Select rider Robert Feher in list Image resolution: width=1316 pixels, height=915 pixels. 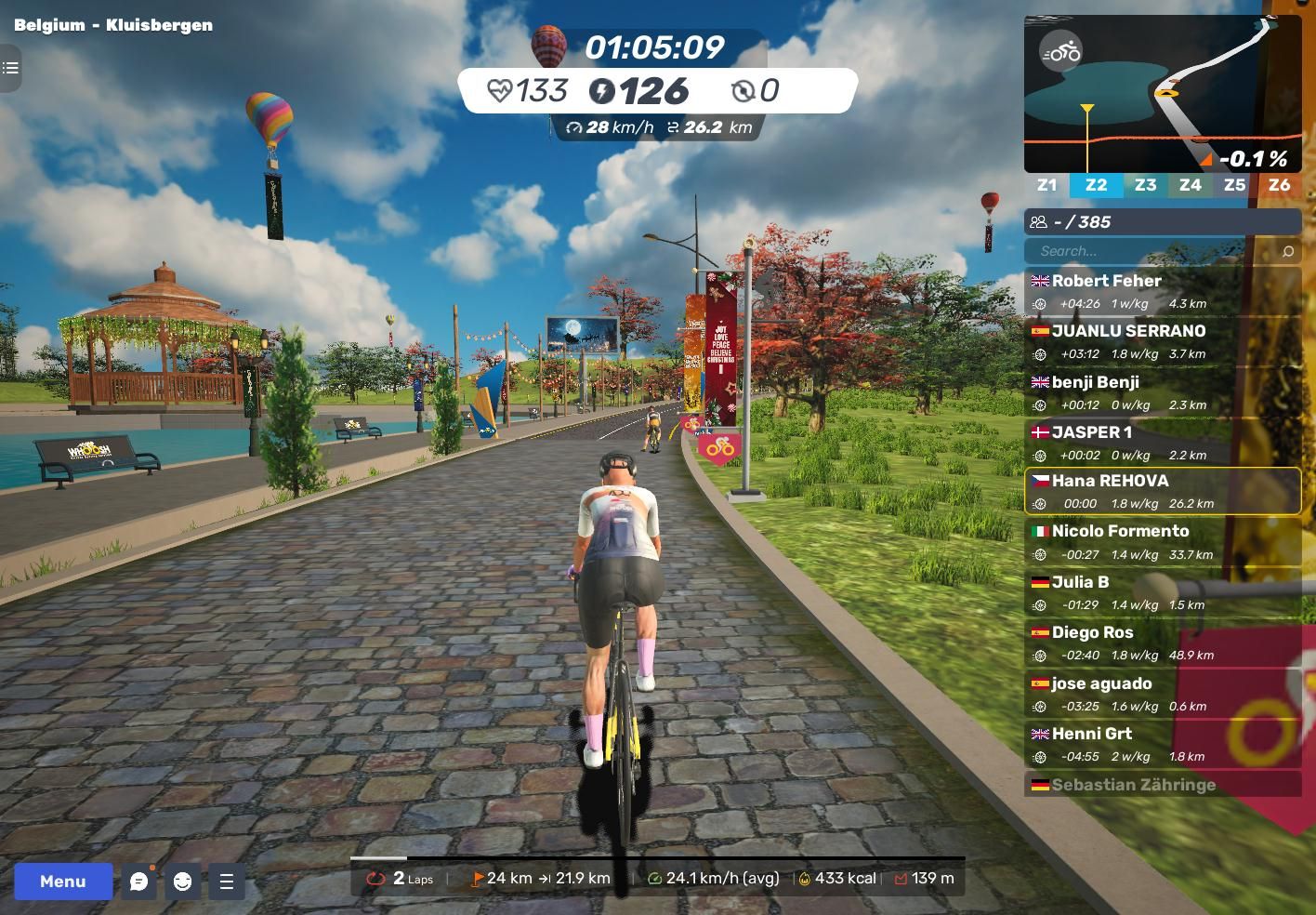click(x=1162, y=291)
